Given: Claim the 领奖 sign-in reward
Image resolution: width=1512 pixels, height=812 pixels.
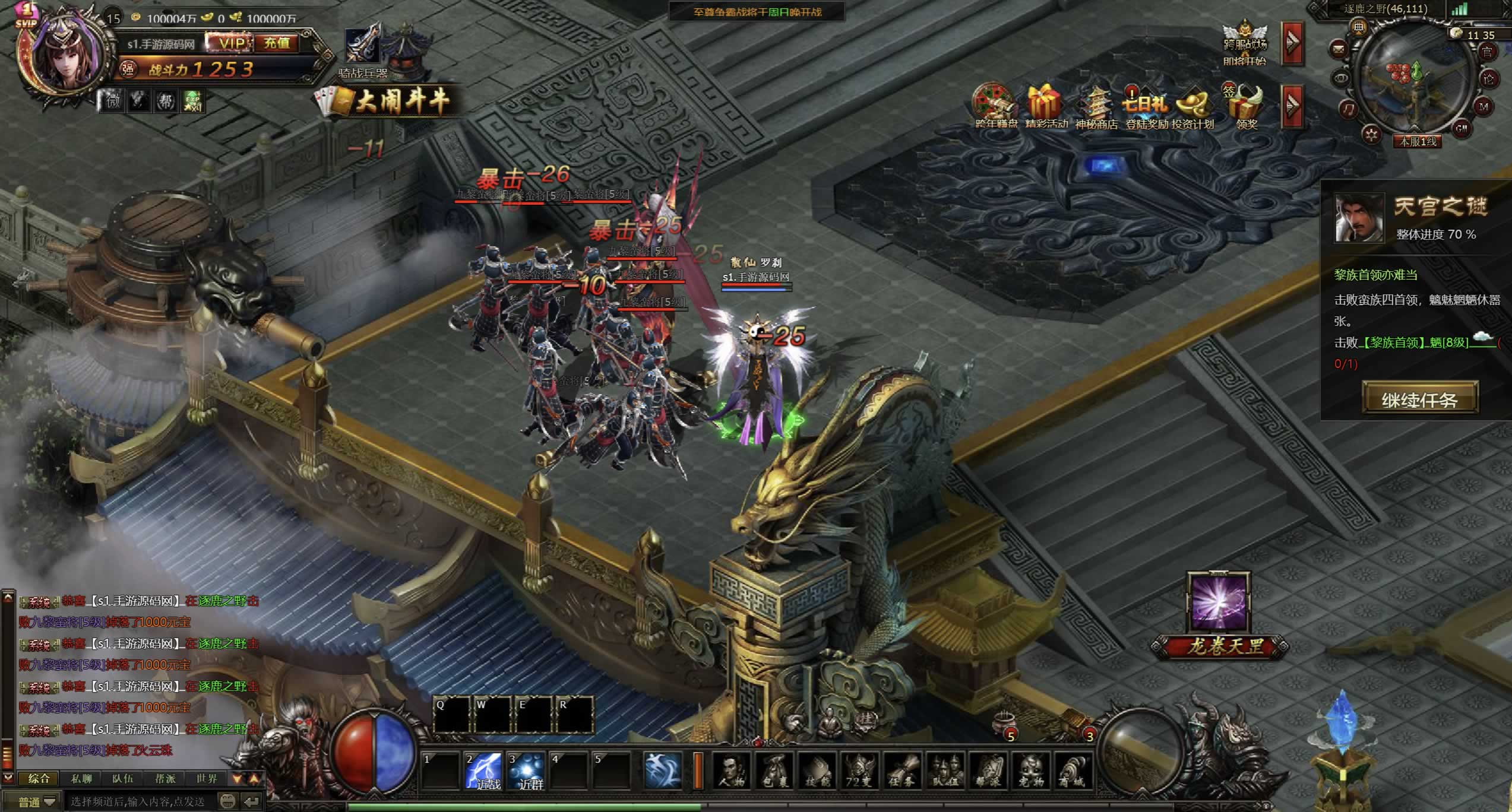Looking at the screenshot, I should 1247,107.
